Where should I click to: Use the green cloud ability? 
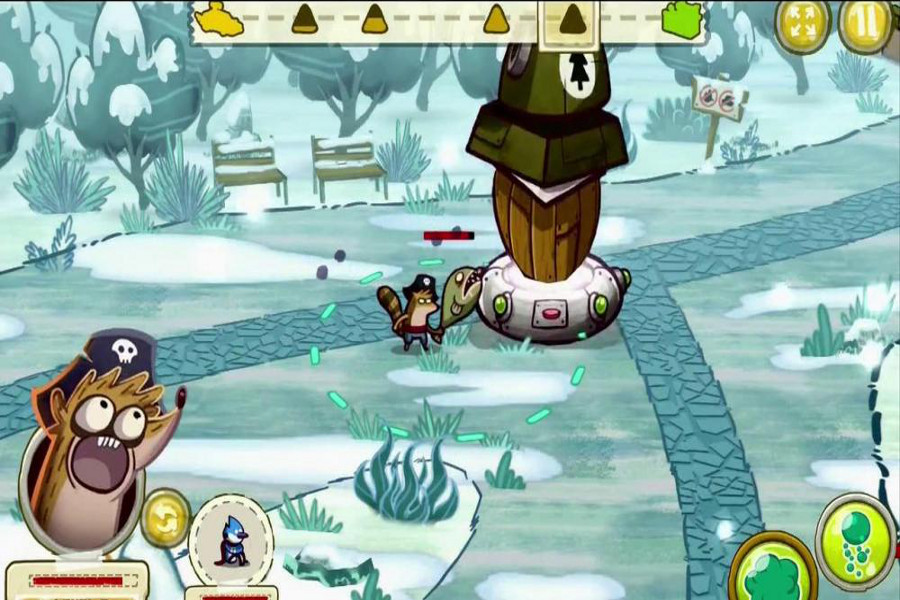pyautogui.click(x=772, y=572)
